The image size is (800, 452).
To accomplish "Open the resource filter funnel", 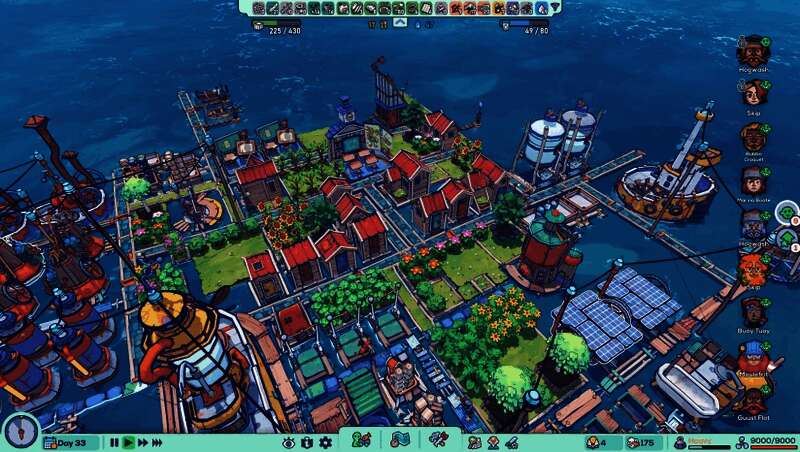I will point(556,8).
